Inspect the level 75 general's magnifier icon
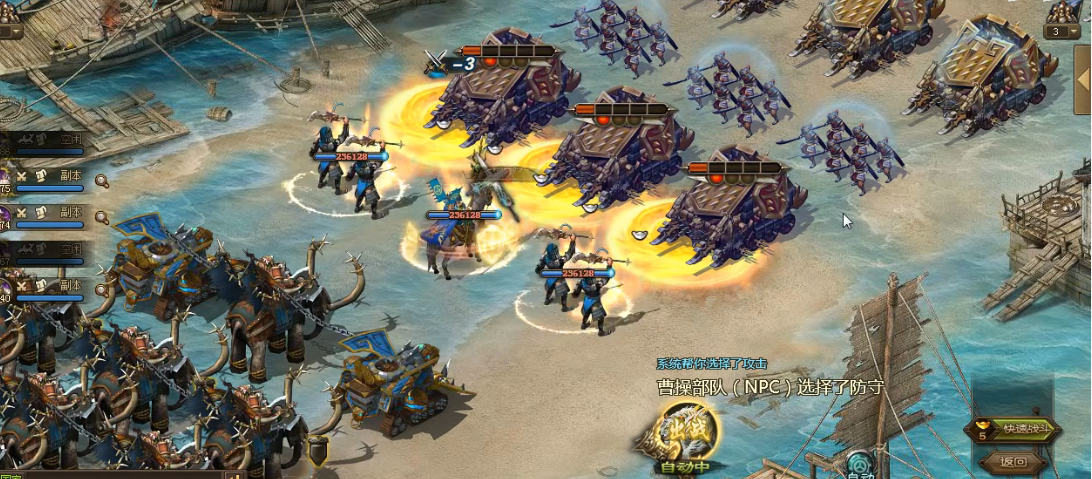This screenshot has height=479, width=1092. point(101,181)
